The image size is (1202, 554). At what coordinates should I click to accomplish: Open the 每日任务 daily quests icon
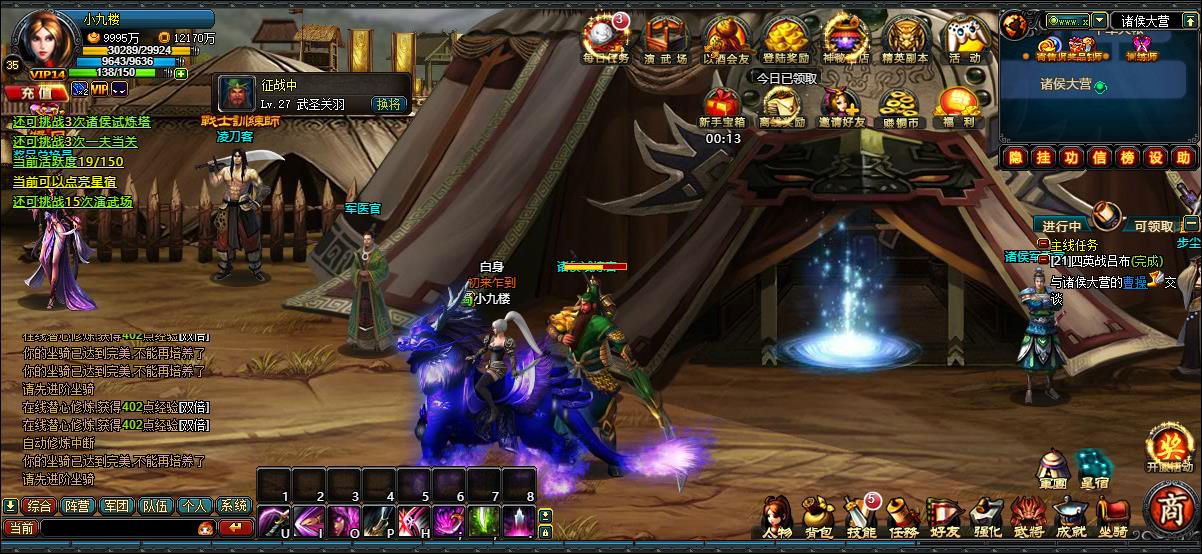(605, 40)
